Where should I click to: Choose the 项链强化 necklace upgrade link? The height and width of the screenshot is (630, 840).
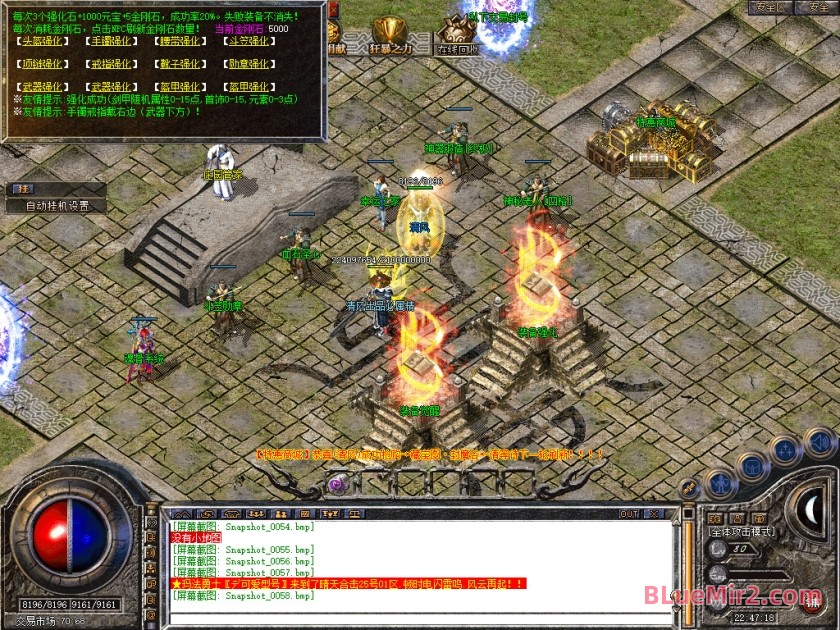40,64
